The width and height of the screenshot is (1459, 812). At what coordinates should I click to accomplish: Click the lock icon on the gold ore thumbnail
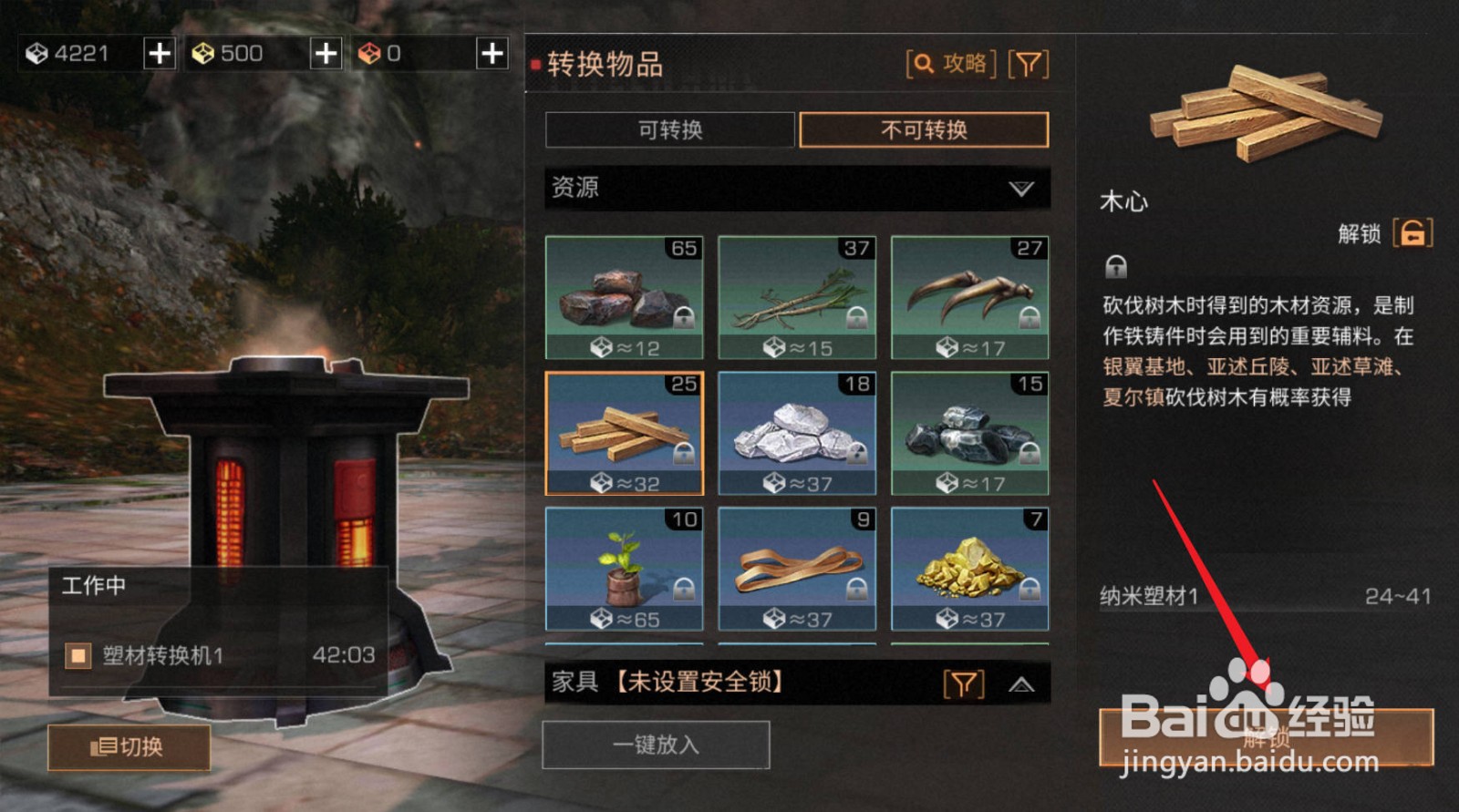[x=1029, y=590]
